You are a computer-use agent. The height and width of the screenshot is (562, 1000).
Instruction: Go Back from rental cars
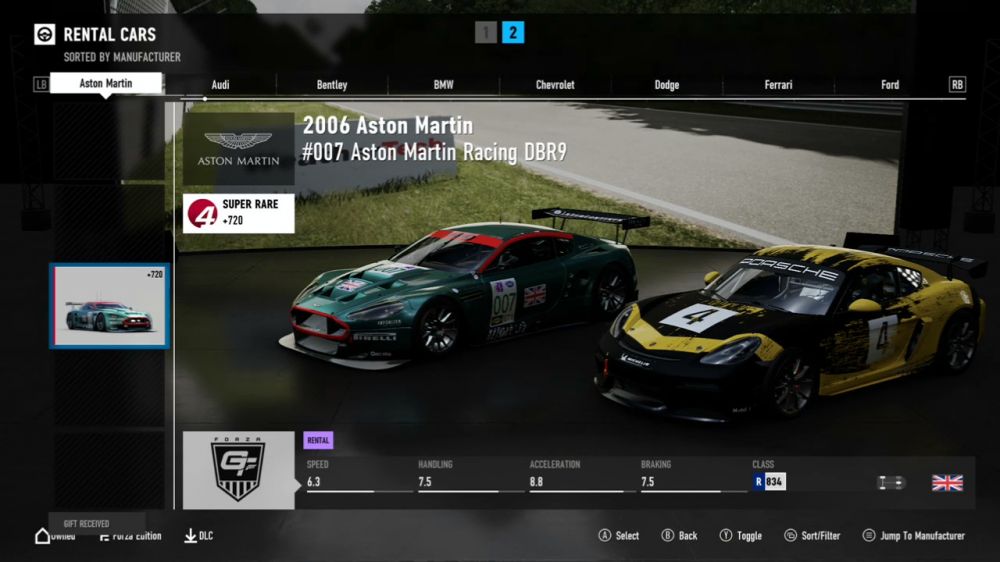pos(679,536)
